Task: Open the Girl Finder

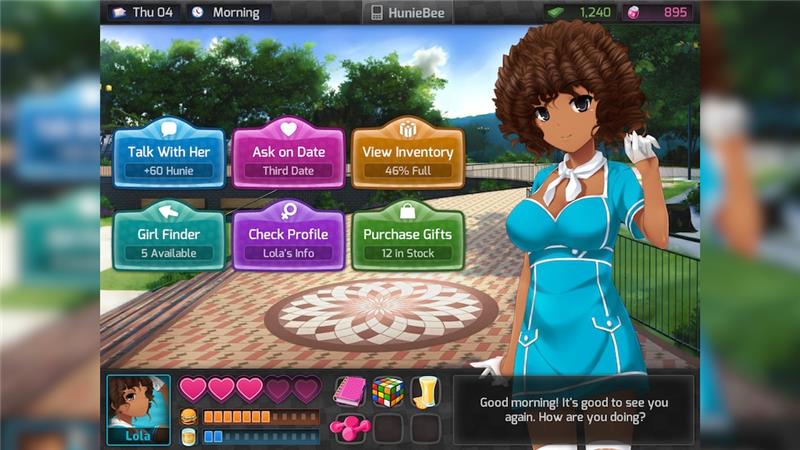Action: 169,239
